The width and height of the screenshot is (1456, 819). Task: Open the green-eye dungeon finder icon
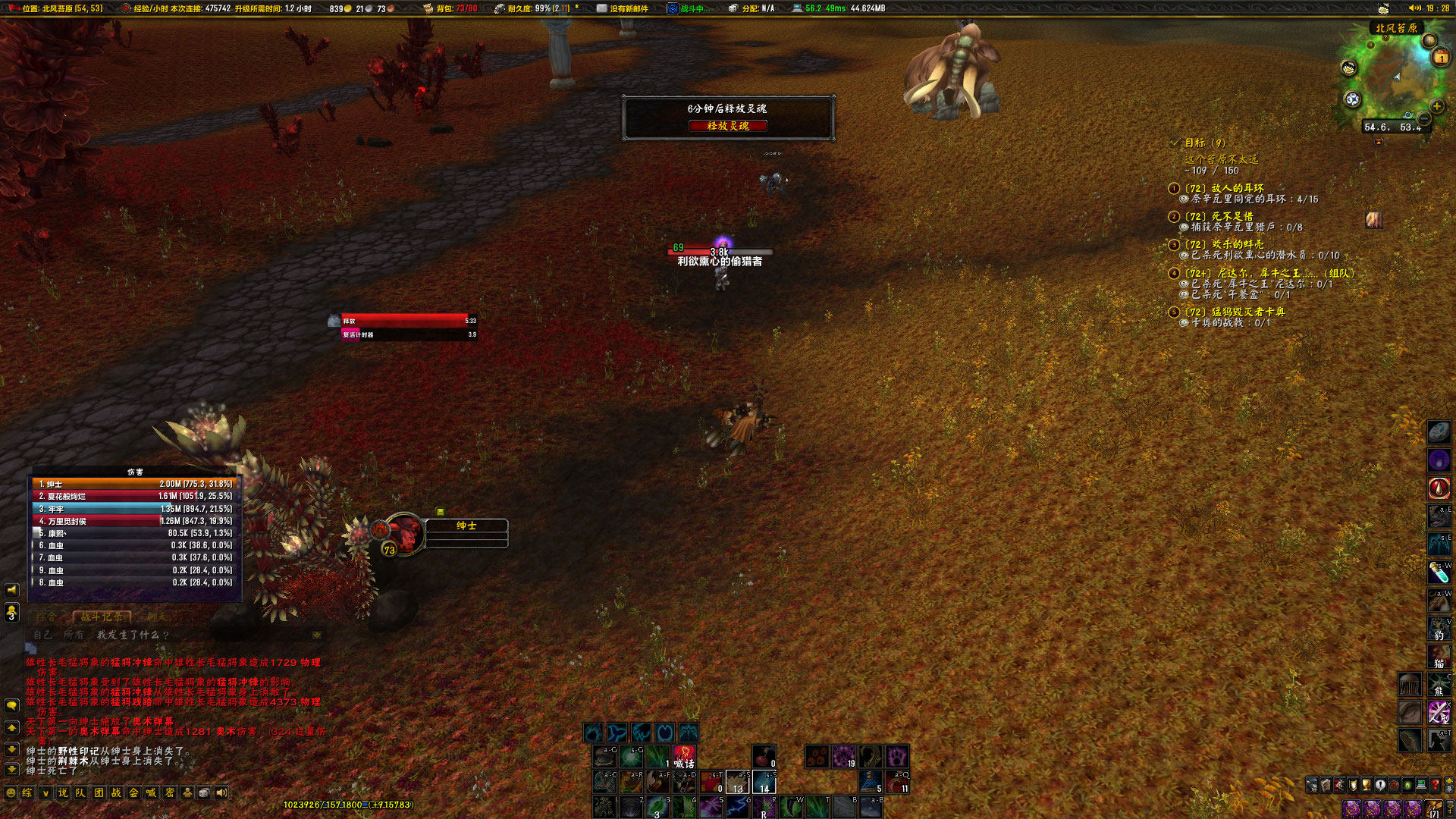click(x=1407, y=784)
